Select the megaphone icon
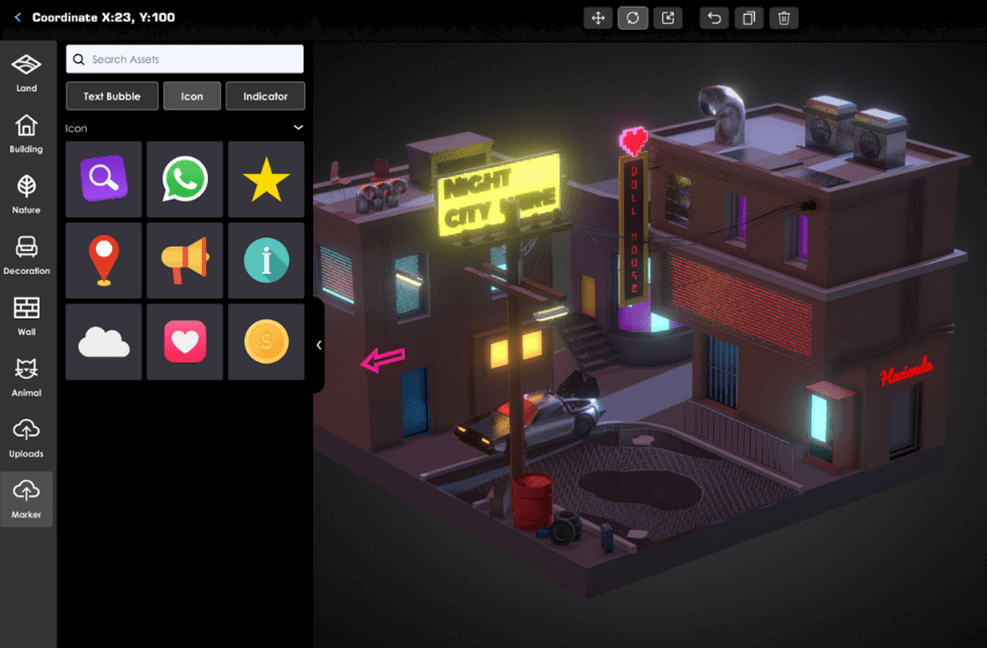987x648 pixels. (185, 260)
